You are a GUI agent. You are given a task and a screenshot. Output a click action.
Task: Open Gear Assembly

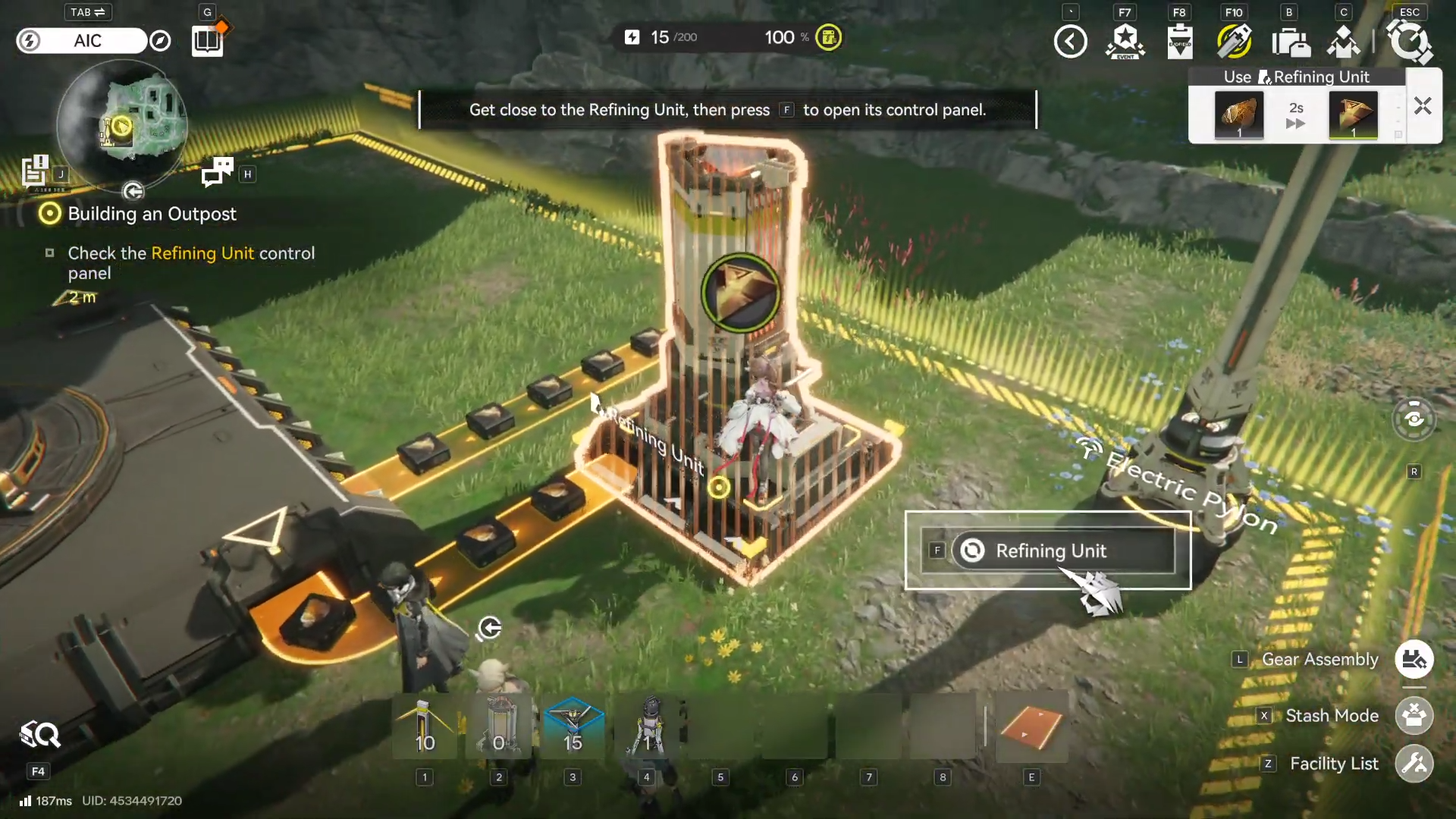point(1414,660)
